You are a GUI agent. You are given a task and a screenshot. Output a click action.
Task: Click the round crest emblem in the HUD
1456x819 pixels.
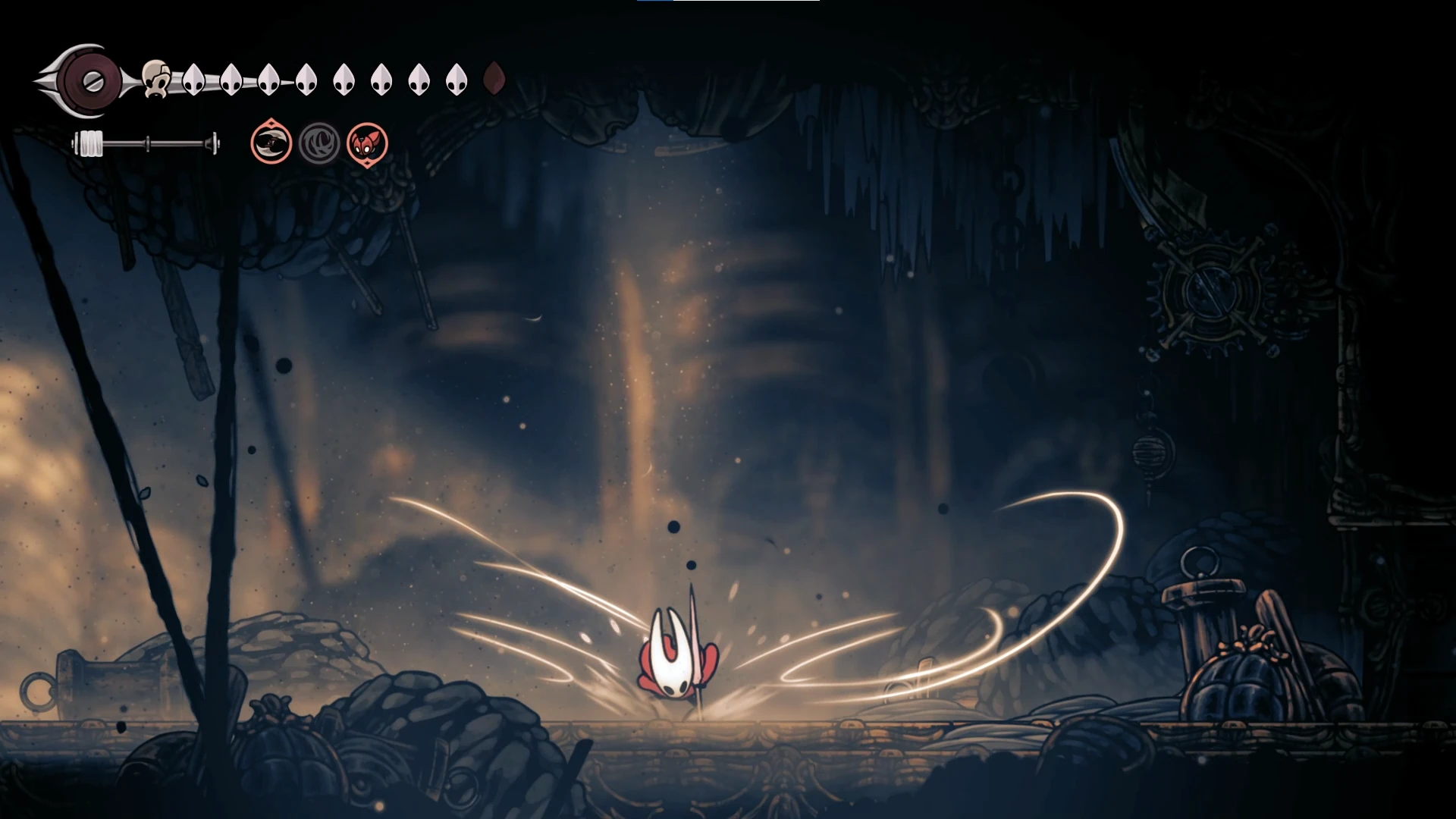click(92, 80)
